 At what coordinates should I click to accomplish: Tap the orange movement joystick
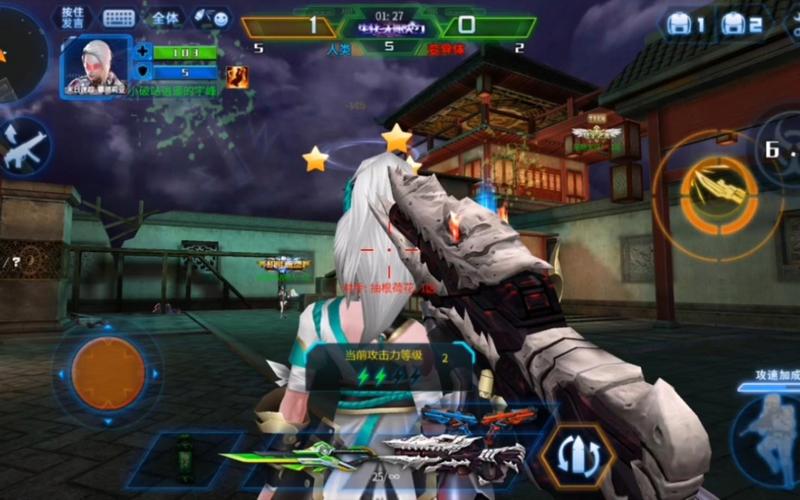(x=108, y=373)
